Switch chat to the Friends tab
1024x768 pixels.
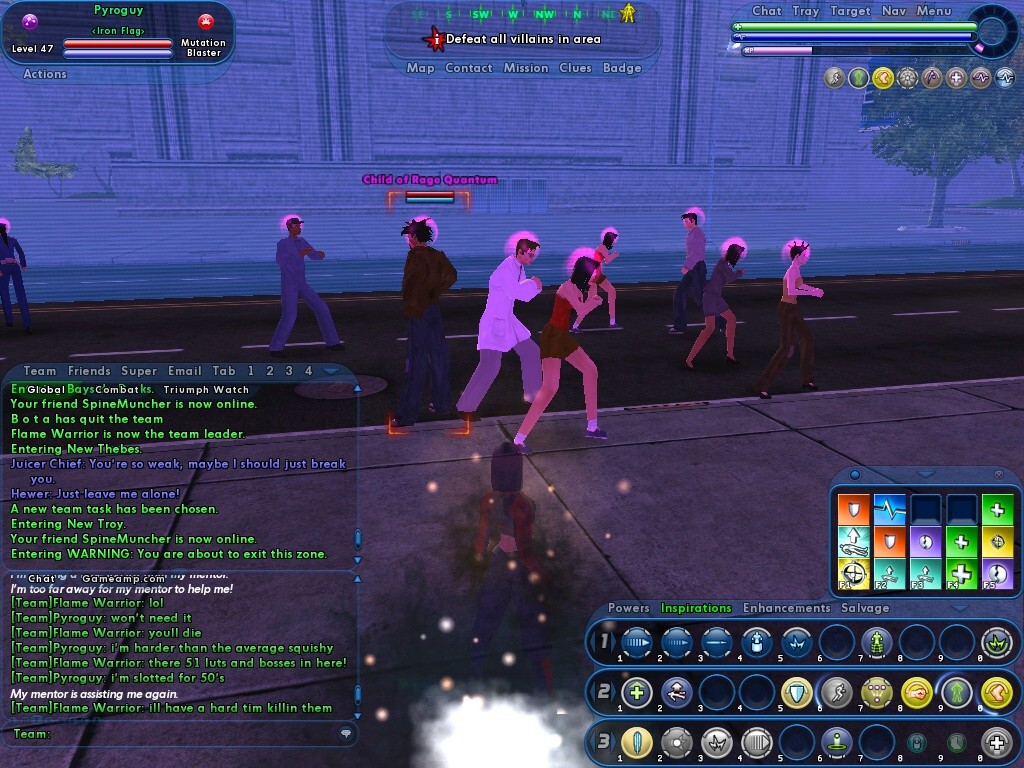[x=89, y=371]
